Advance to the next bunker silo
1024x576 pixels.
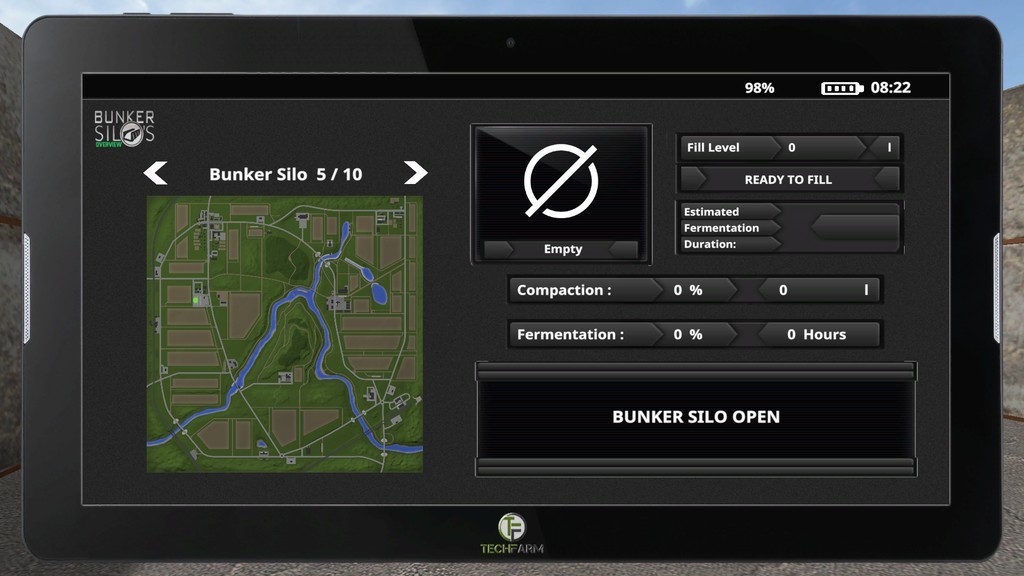(415, 173)
